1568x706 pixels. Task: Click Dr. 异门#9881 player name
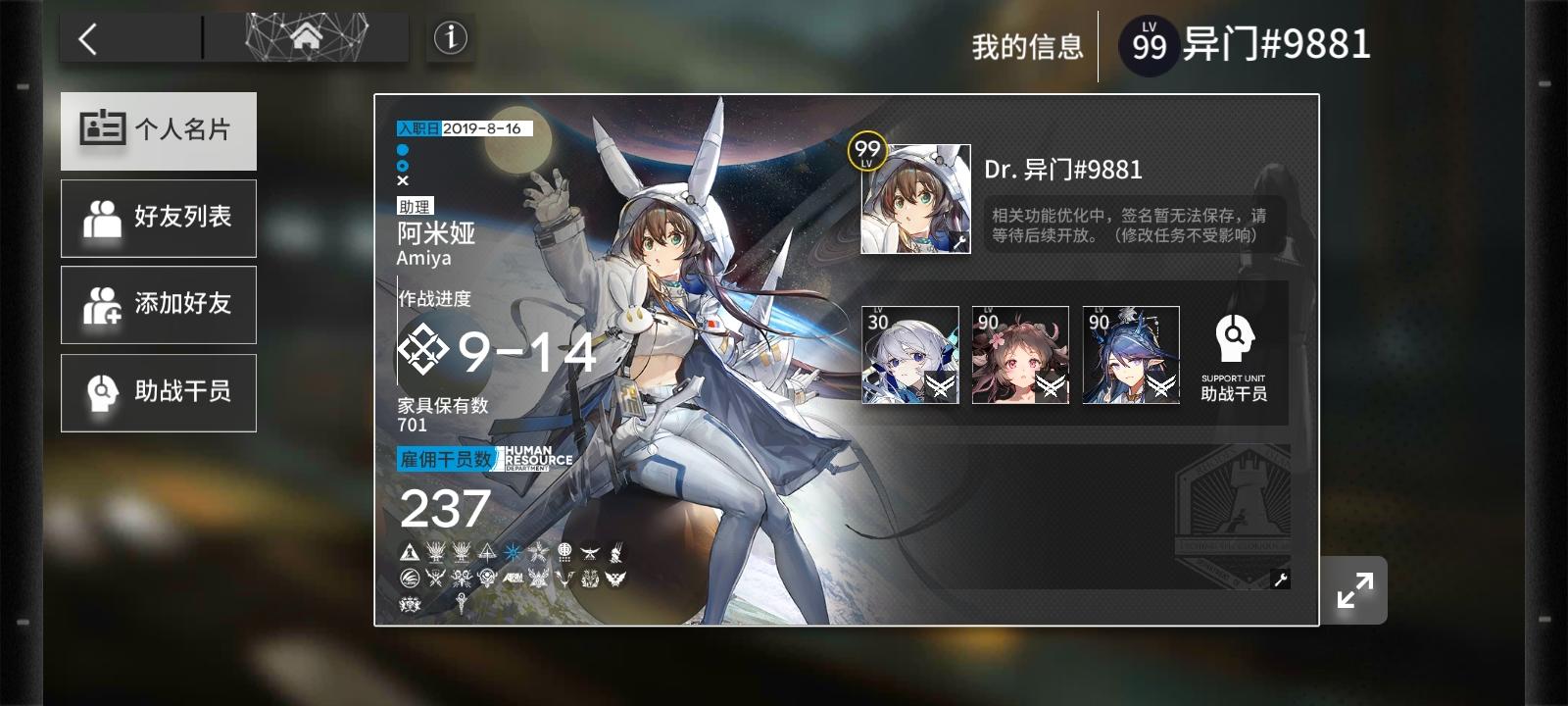[1061, 170]
